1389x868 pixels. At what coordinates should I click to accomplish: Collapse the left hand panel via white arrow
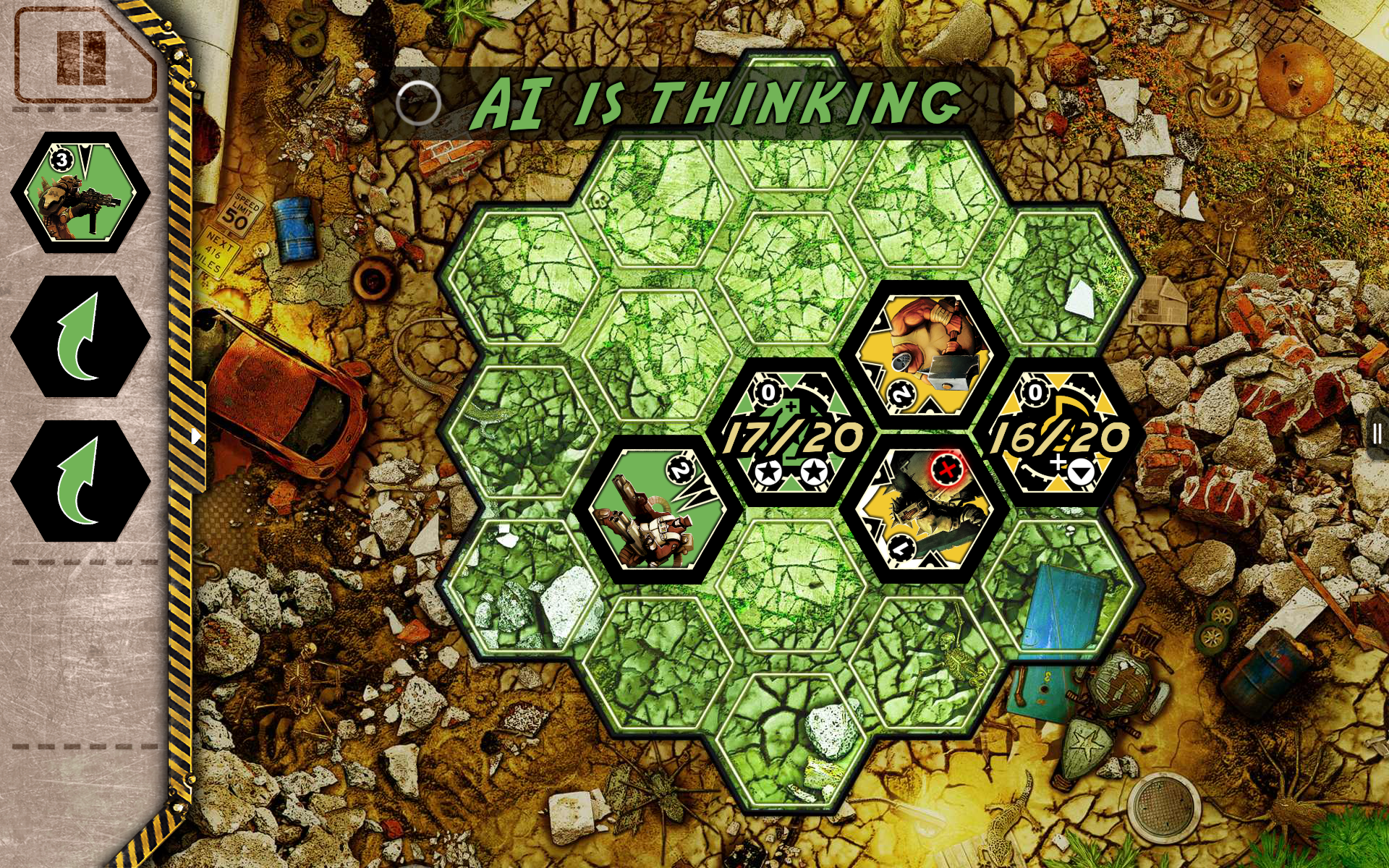[x=197, y=435]
